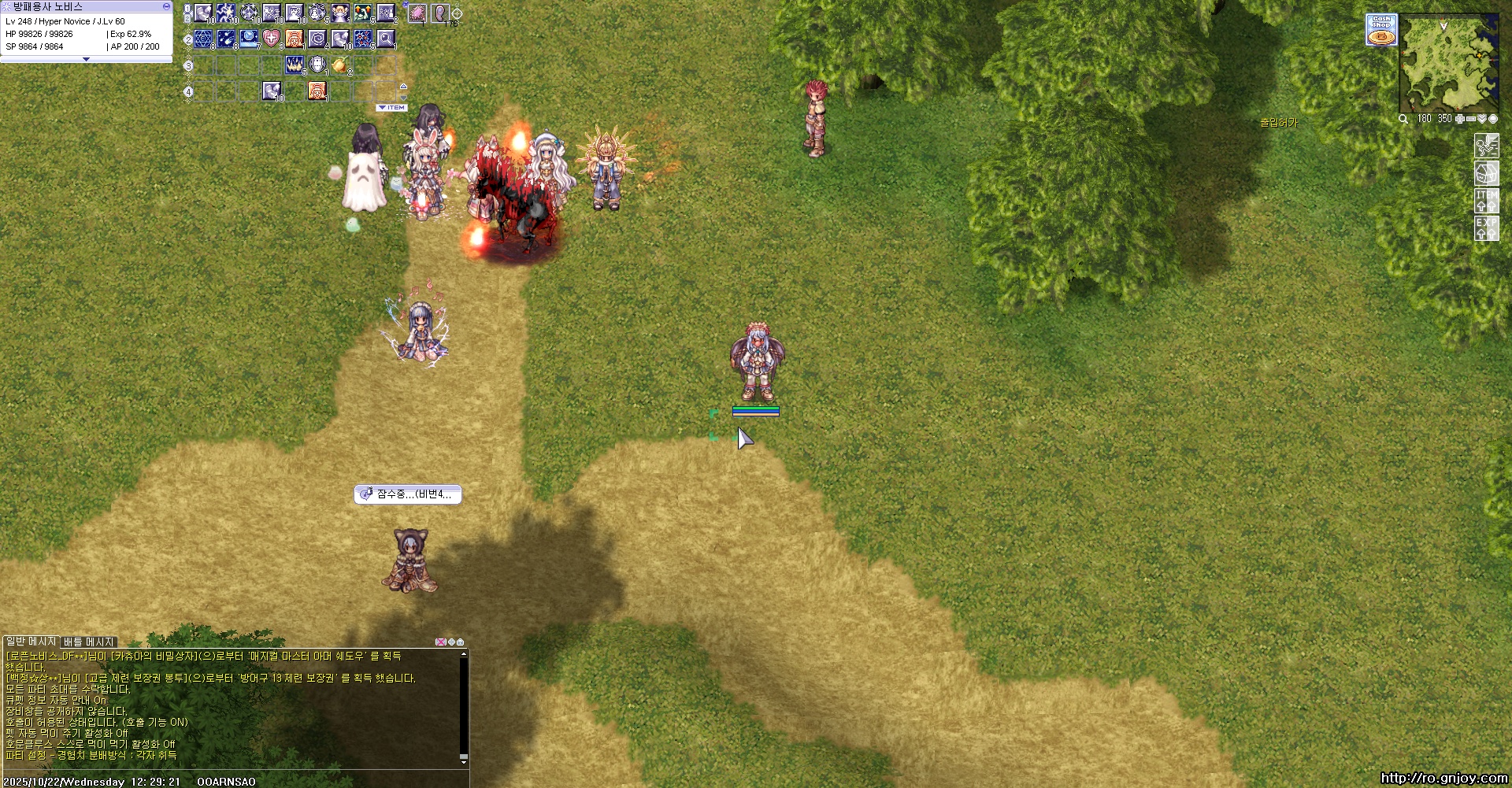Cast the spiral vortex skill
1512x788 pixels.
tap(317, 38)
